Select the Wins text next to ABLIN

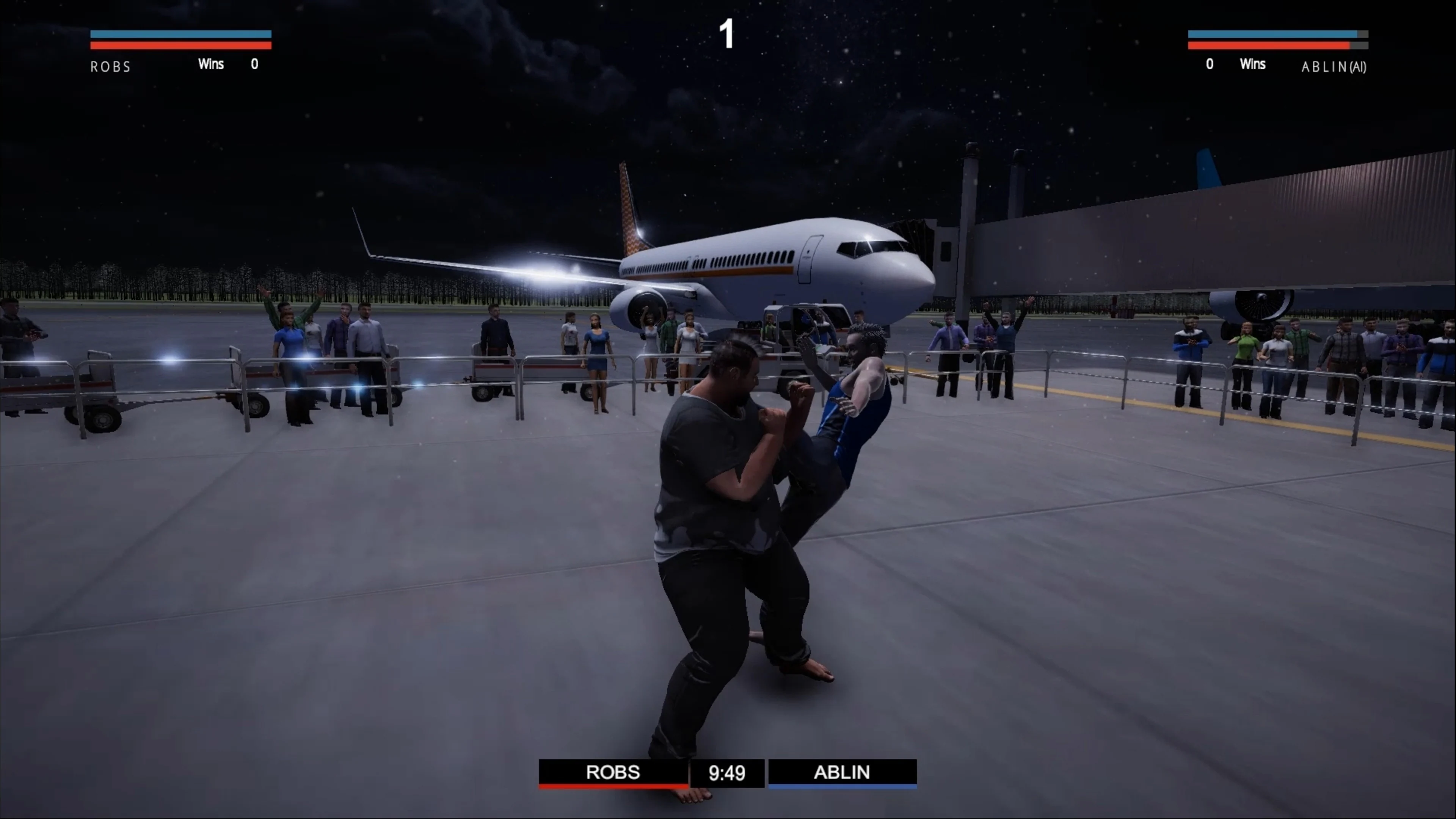click(1252, 64)
